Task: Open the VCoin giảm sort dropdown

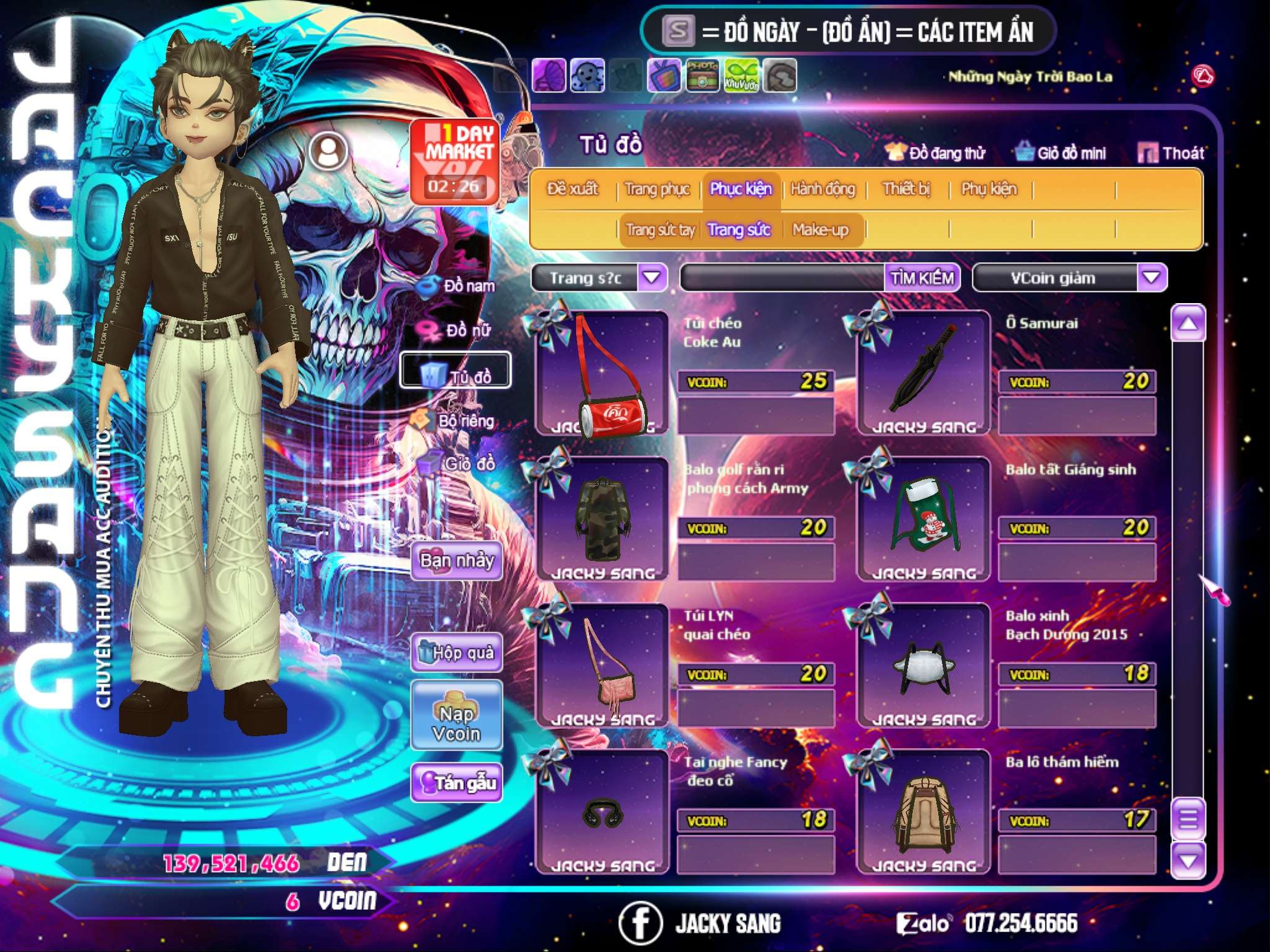Action: coord(1151,278)
